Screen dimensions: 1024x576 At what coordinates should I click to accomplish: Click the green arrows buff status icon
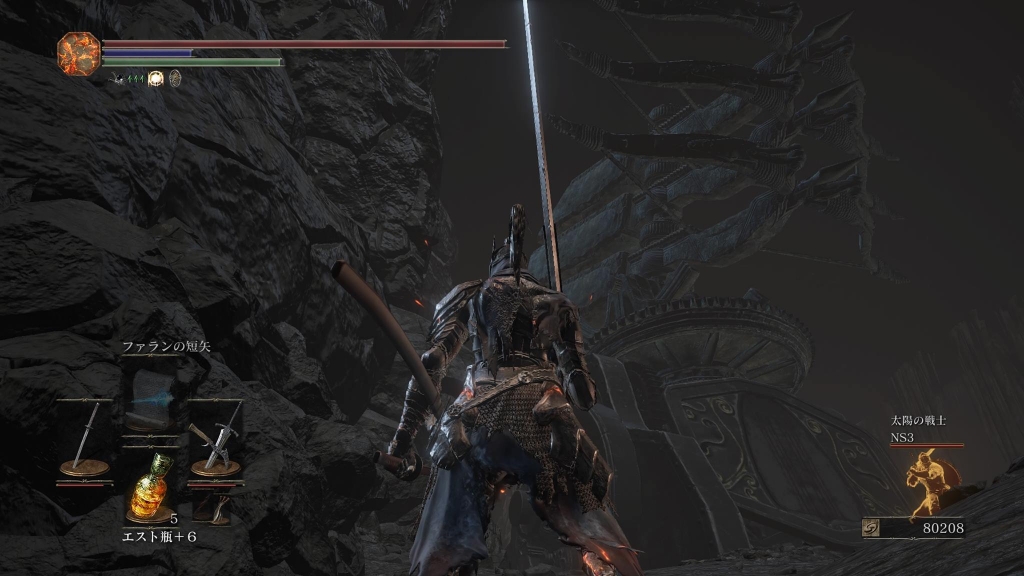click(x=133, y=77)
